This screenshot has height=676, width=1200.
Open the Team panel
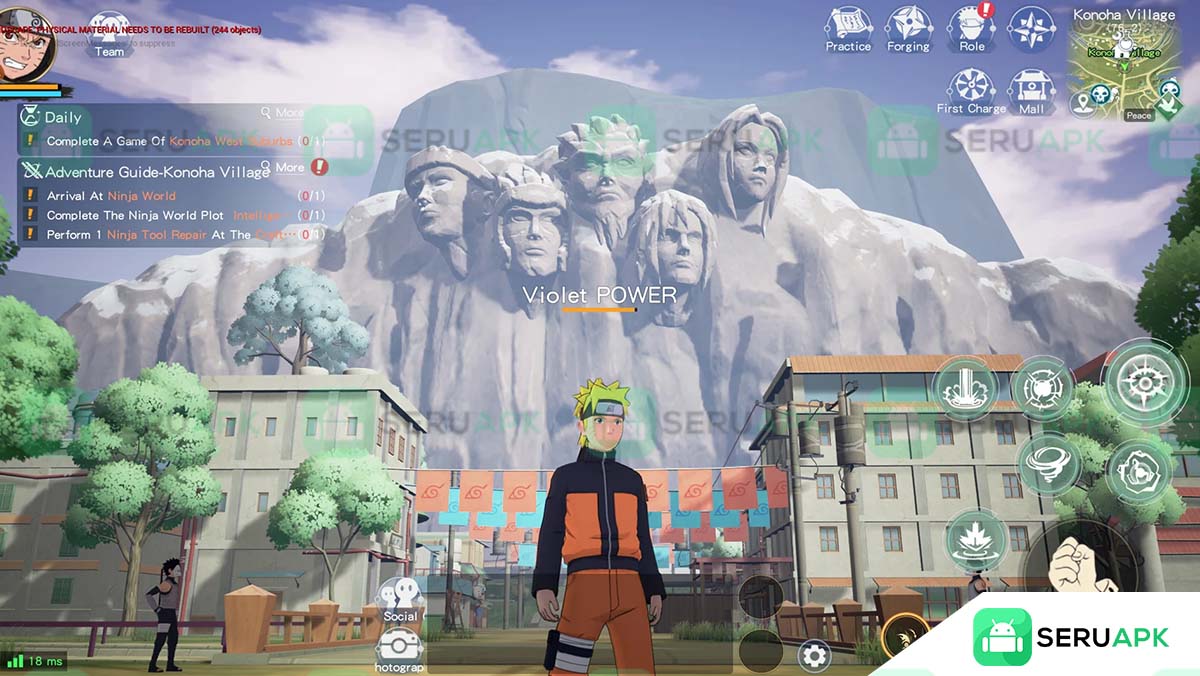tap(110, 33)
